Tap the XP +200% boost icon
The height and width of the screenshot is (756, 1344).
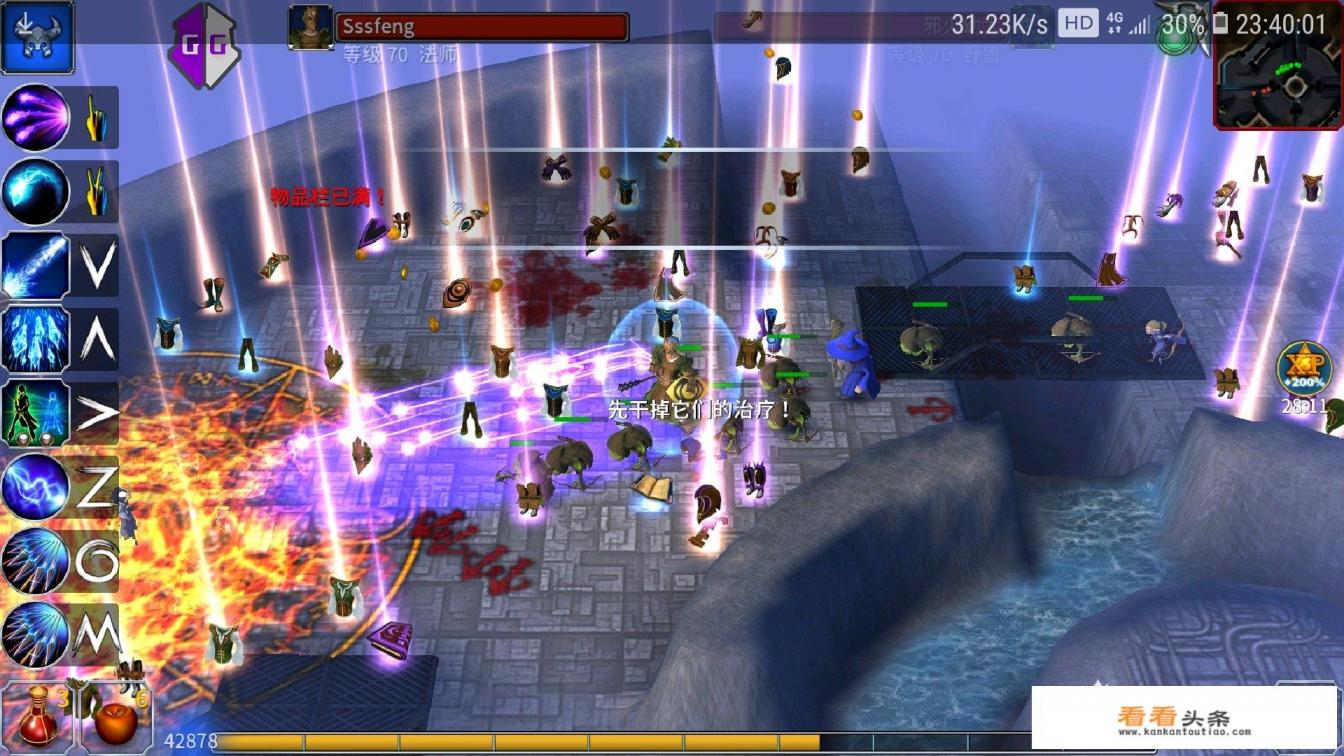tap(1305, 368)
